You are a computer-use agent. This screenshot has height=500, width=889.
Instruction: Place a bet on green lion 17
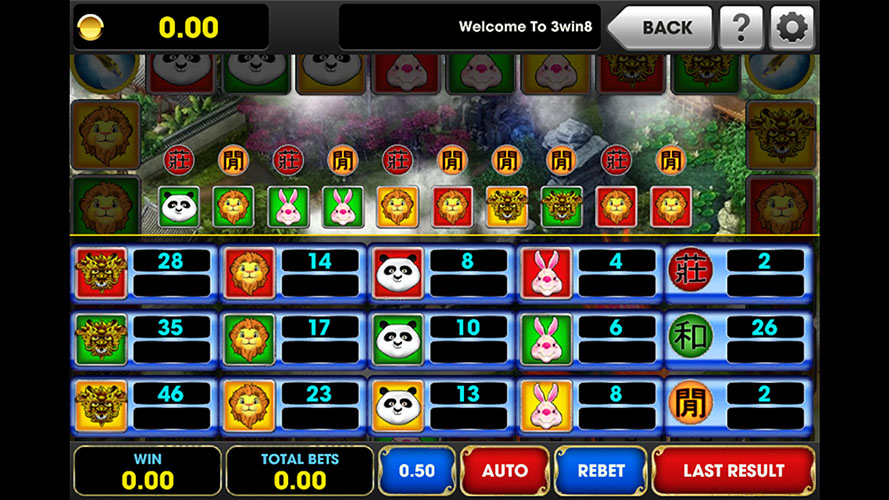click(250, 339)
